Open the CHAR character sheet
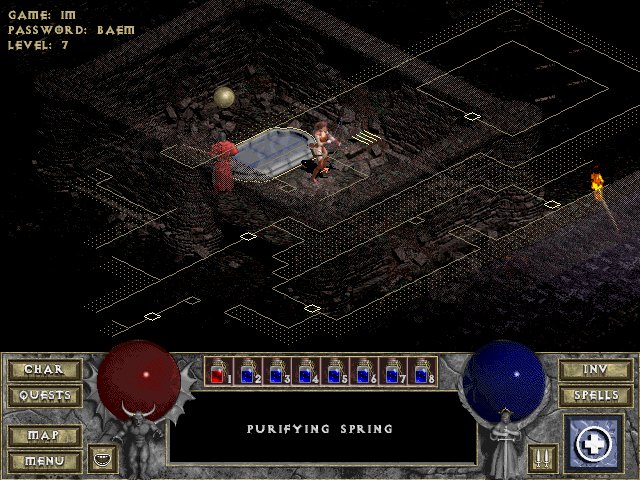 (x=44, y=370)
